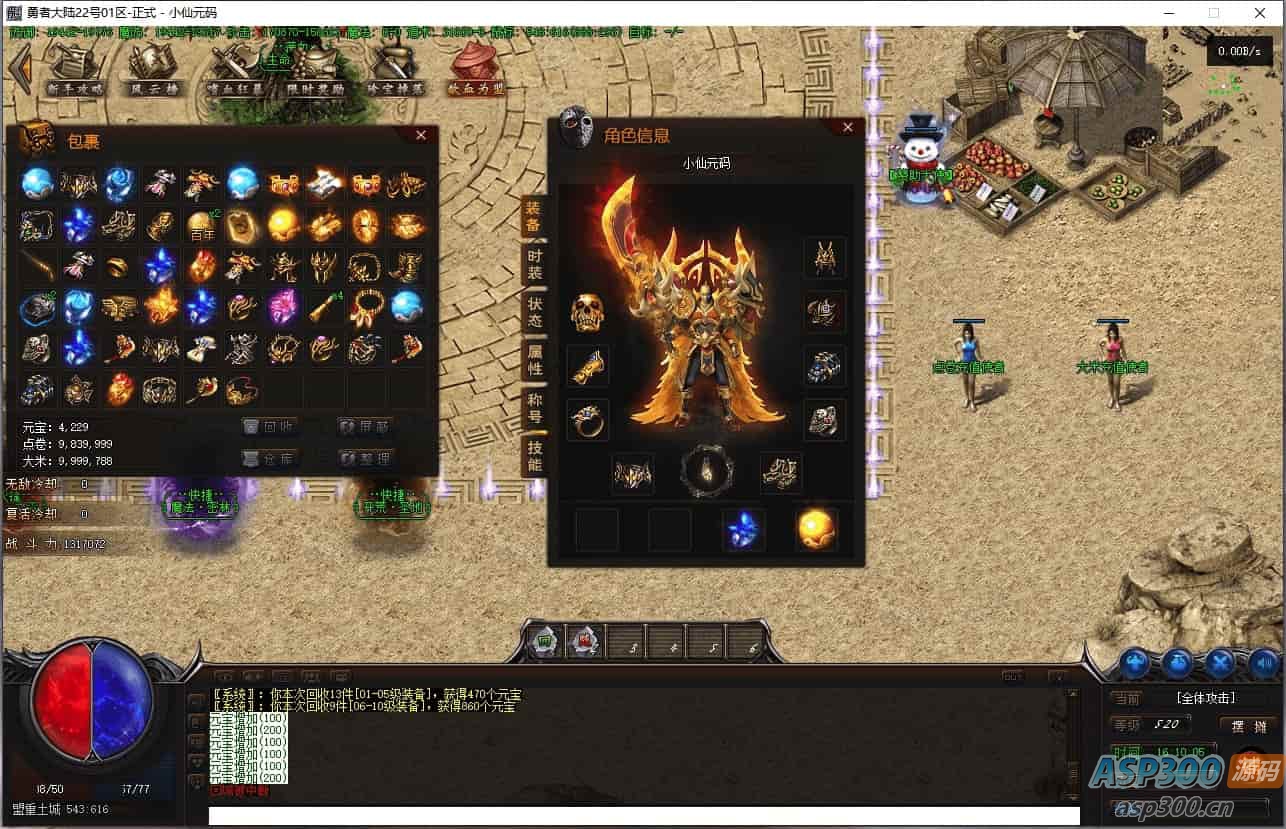Click the 回收 recycle button in the bag
The height and width of the screenshot is (829, 1286).
pyautogui.click(x=272, y=426)
